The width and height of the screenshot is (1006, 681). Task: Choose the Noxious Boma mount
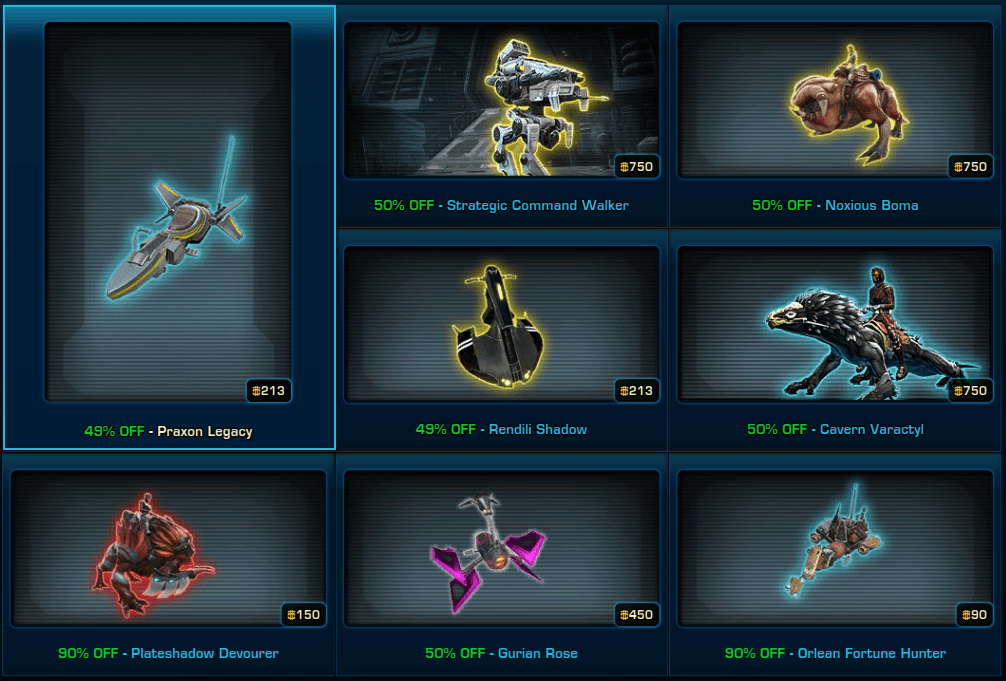(x=835, y=100)
